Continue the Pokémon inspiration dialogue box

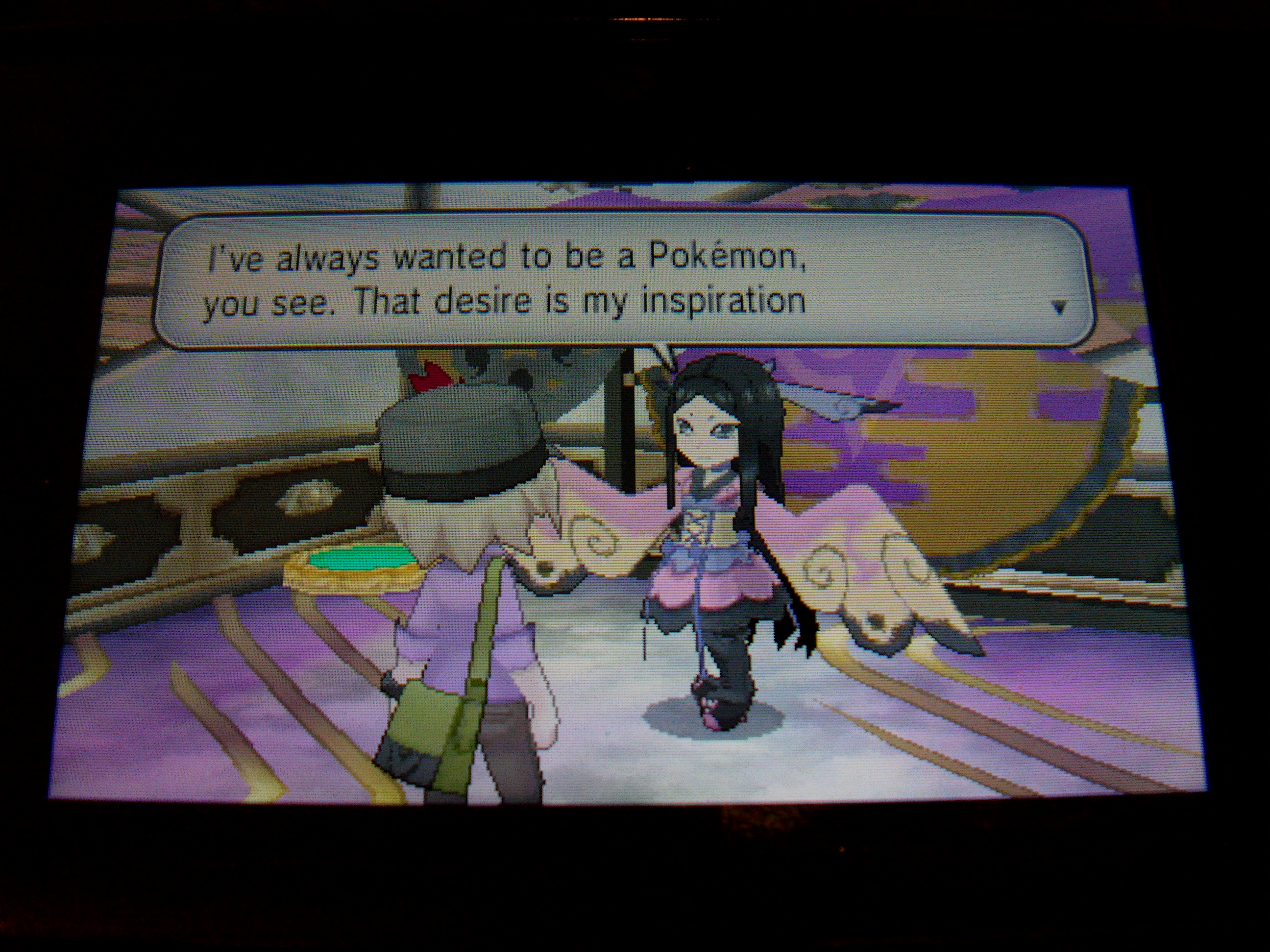coord(624,281)
